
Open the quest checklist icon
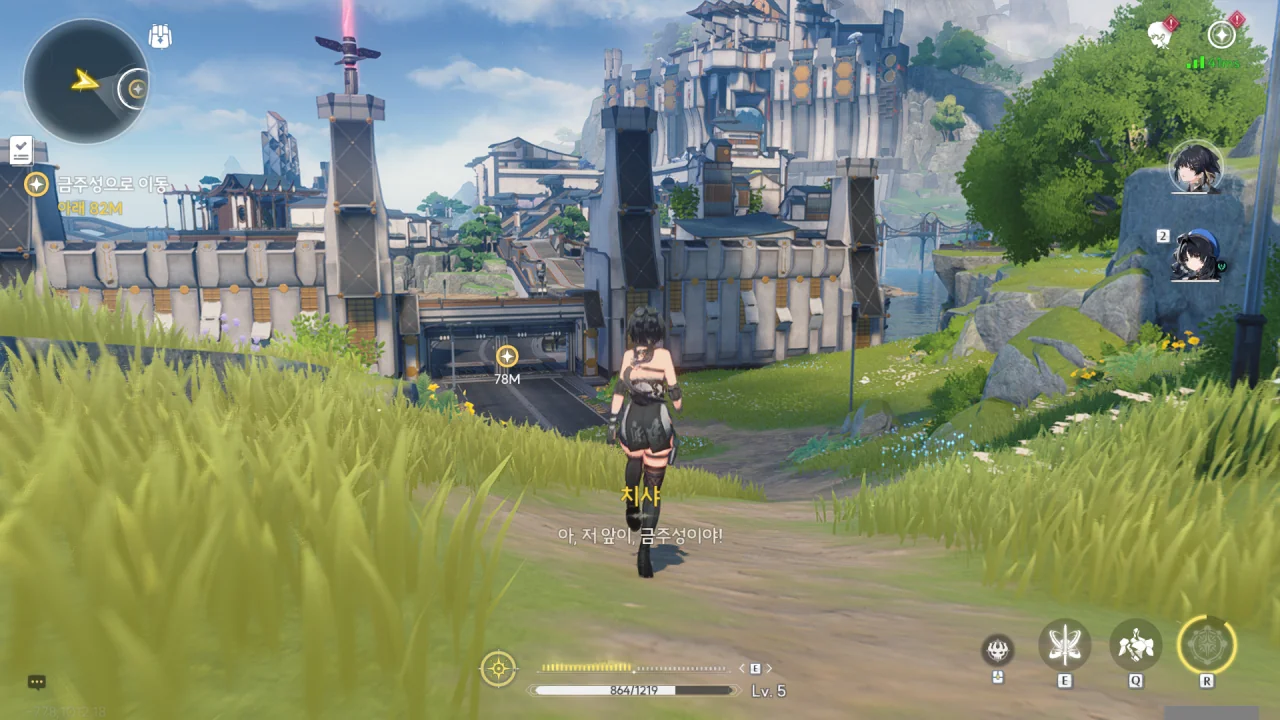click(21, 150)
